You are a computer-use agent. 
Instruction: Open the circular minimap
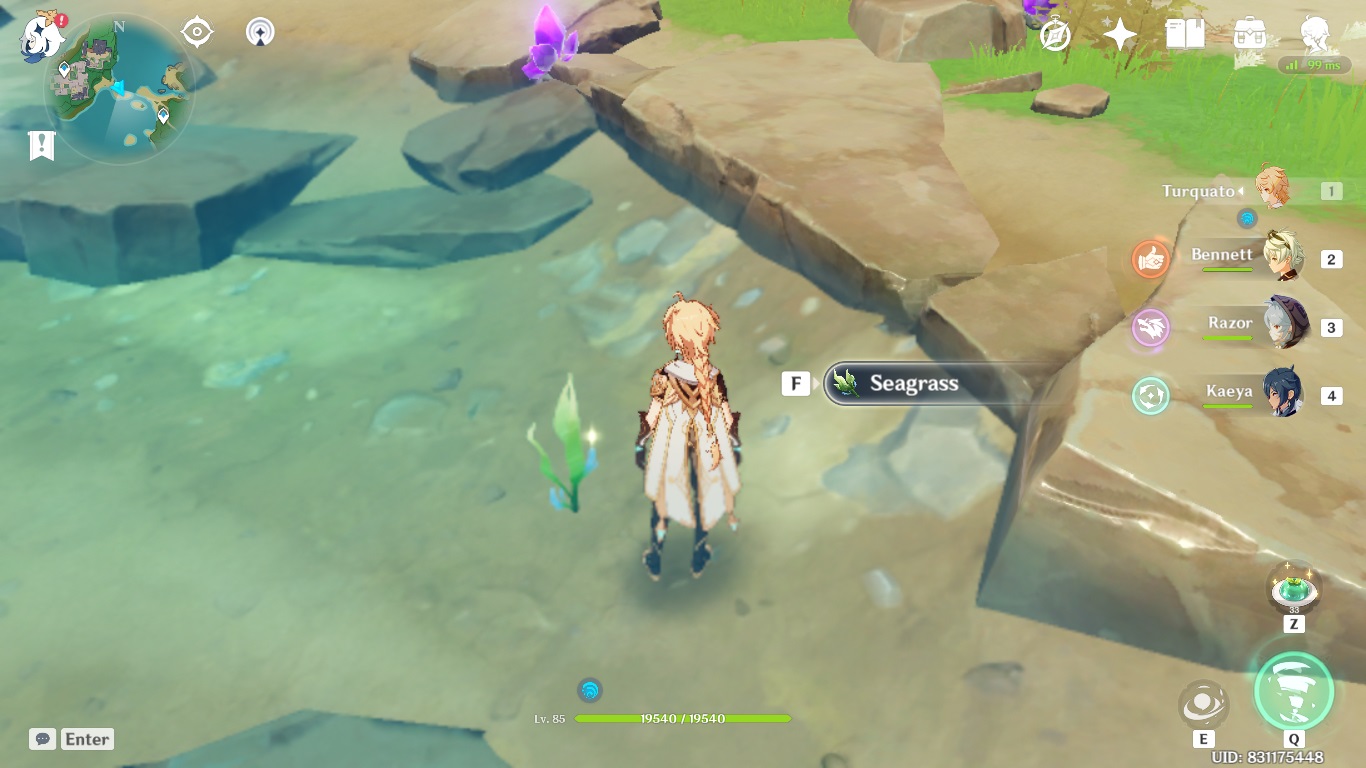(x=119, y=91)
